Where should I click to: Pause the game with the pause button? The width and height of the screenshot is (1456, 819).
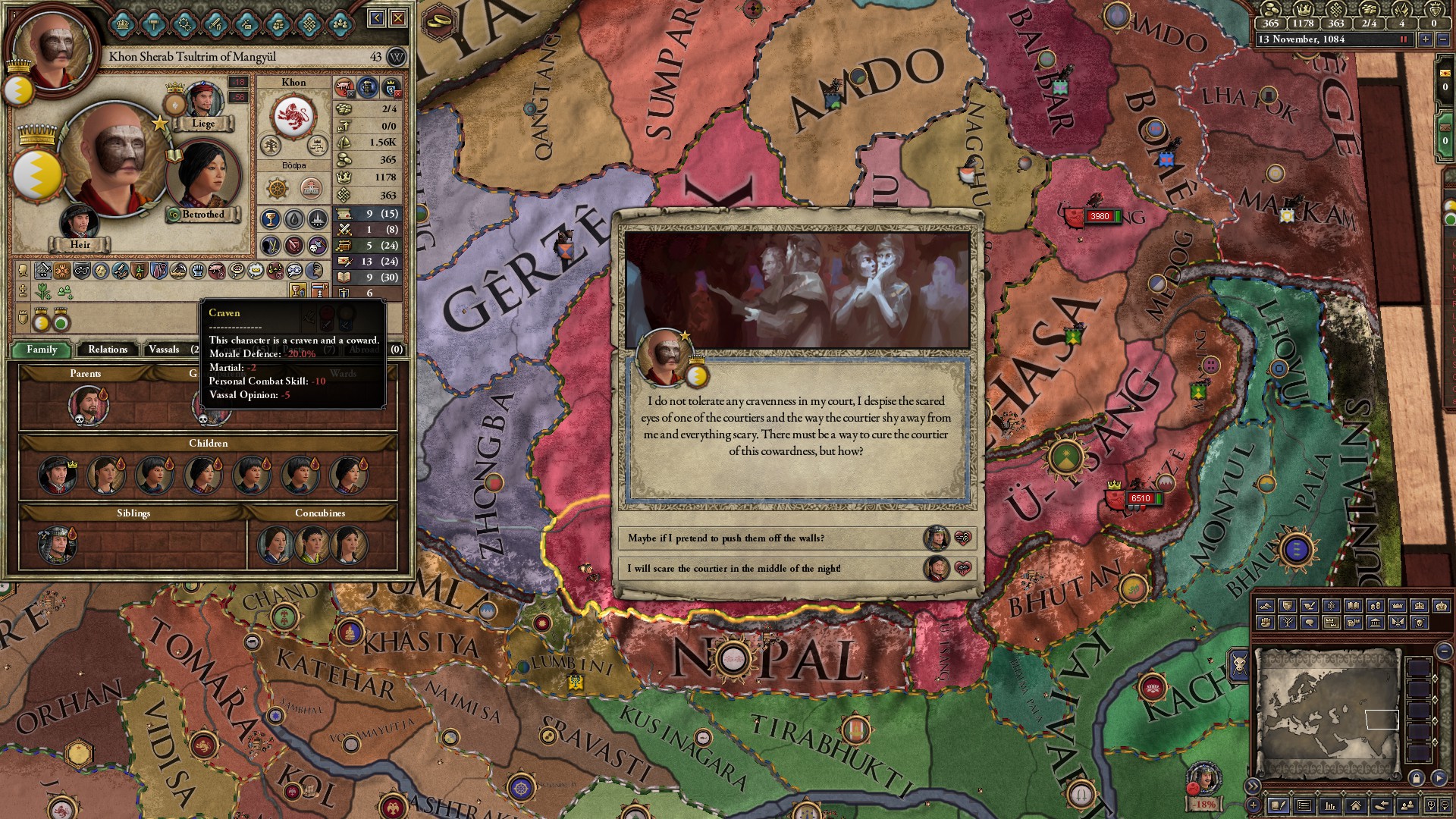pos(1404,39)
